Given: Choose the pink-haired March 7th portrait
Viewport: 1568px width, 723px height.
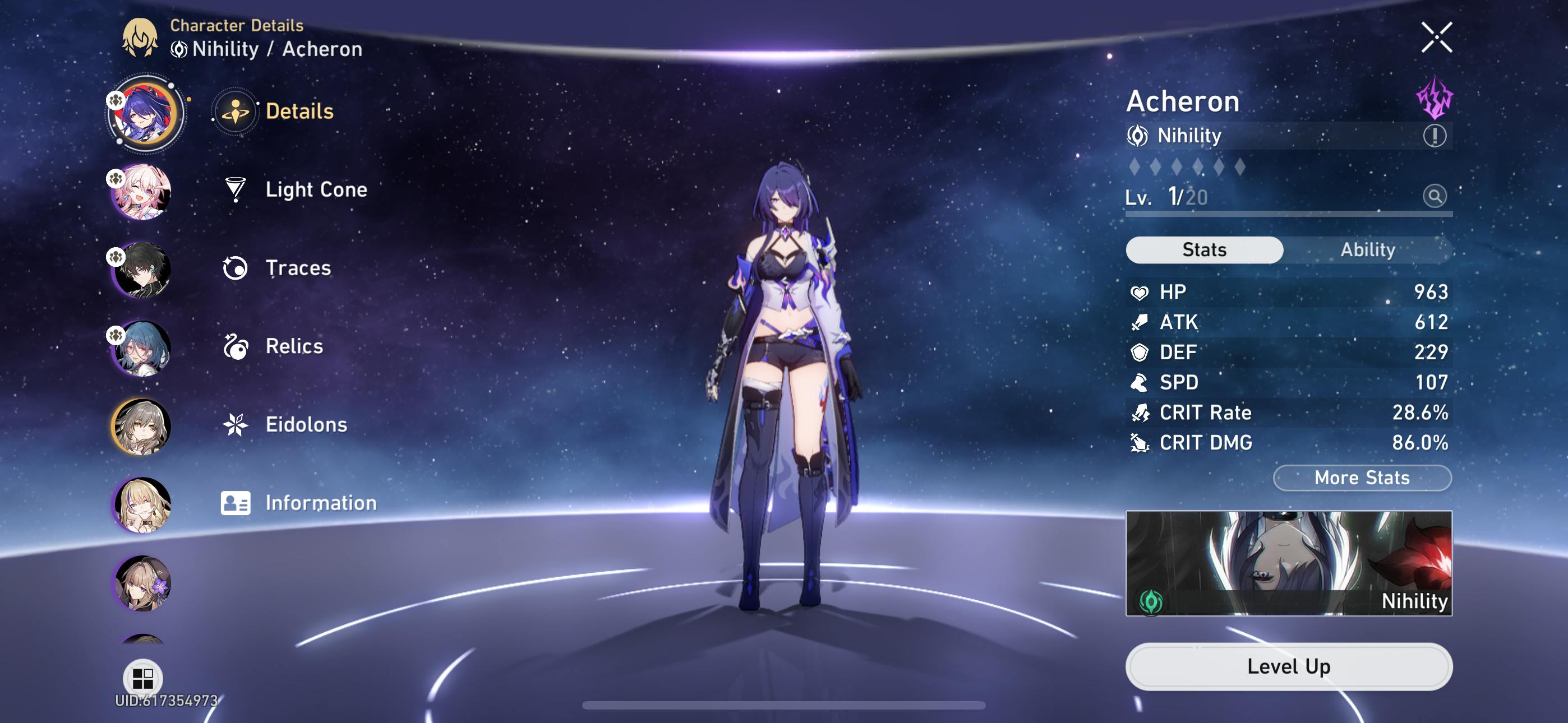Looking at the screenshot, I should pos(141,192).
